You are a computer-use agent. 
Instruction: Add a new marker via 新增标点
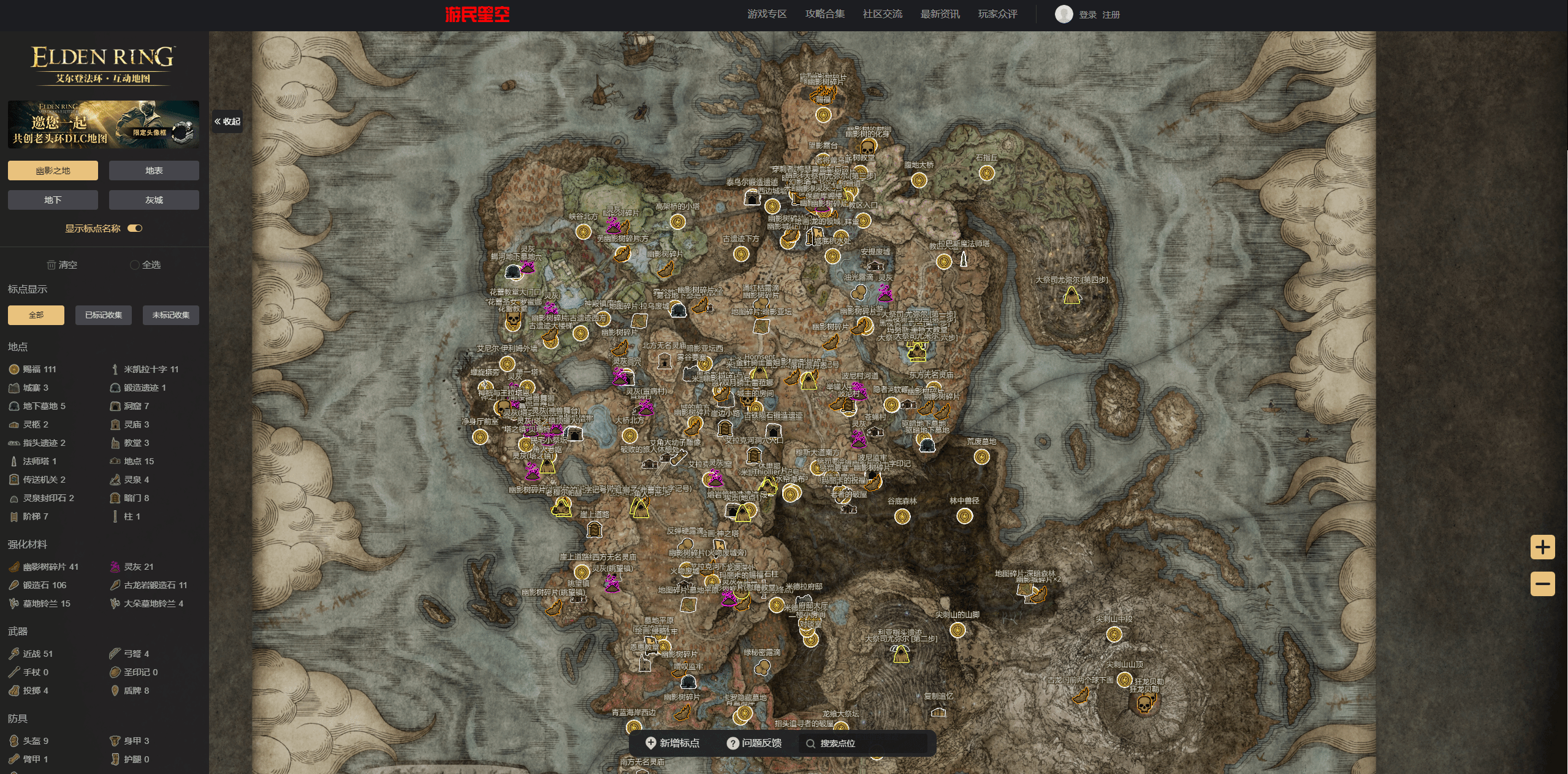[x=672, y=743]
